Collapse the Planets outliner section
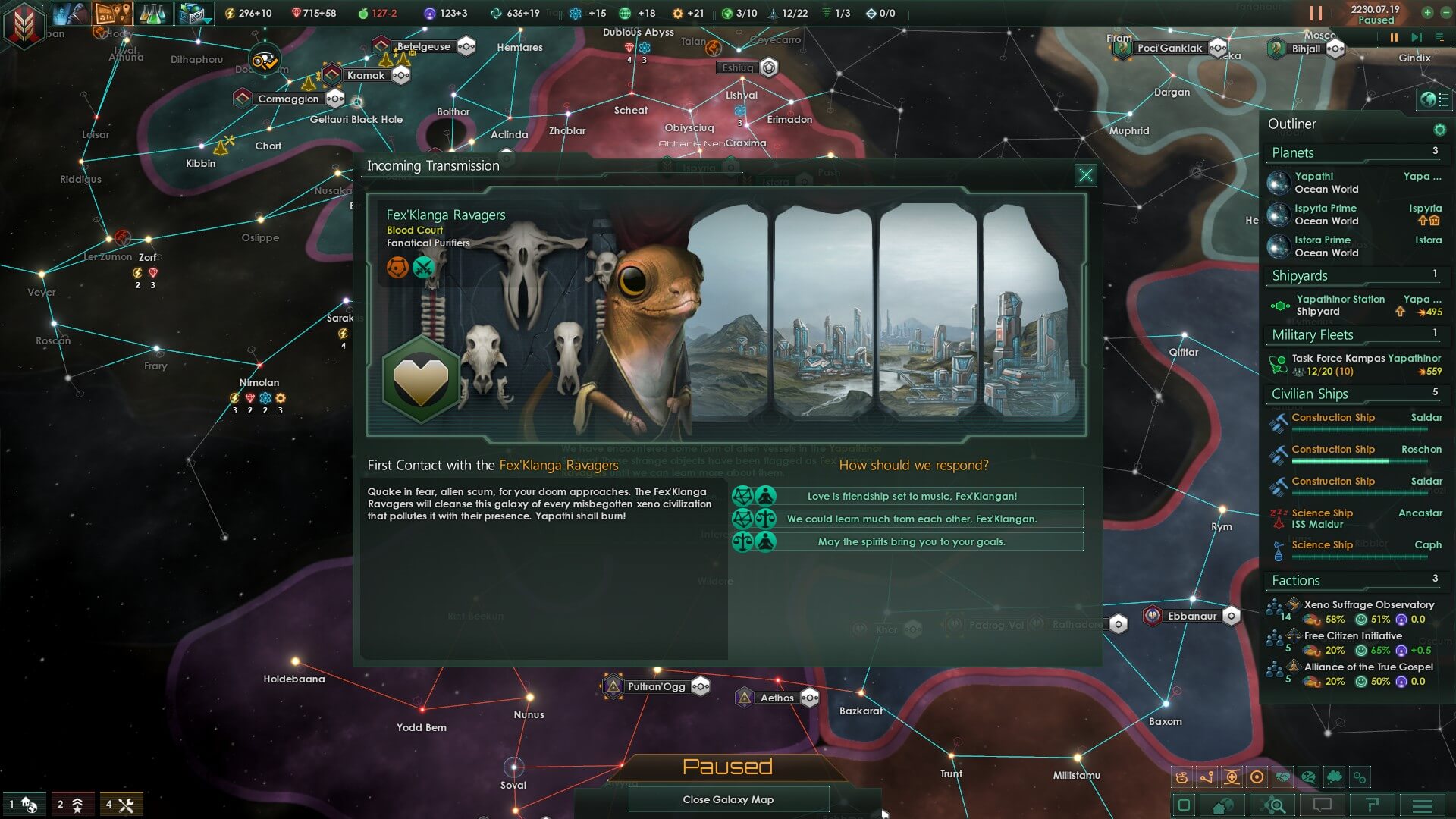The width and height of the screenshot is (1456, 819). pyautogui.click(x=1354, y=153)
